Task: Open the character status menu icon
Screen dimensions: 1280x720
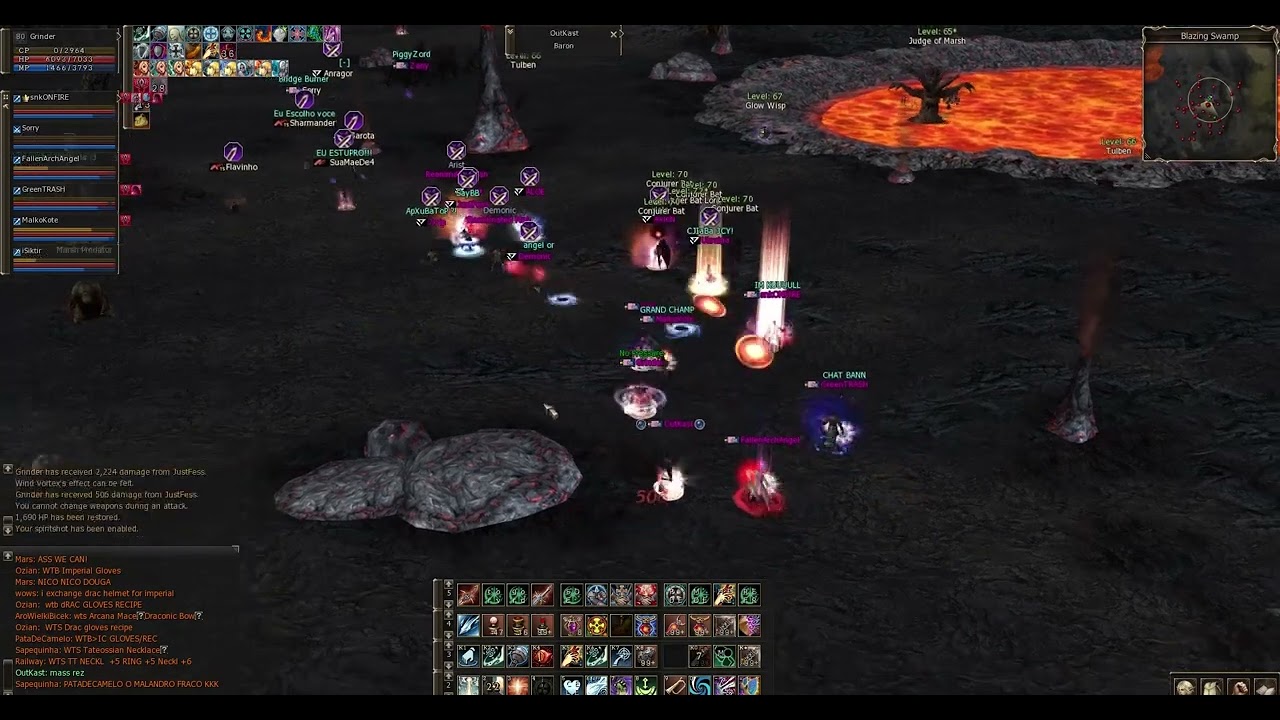Action: click(1185, 688)
